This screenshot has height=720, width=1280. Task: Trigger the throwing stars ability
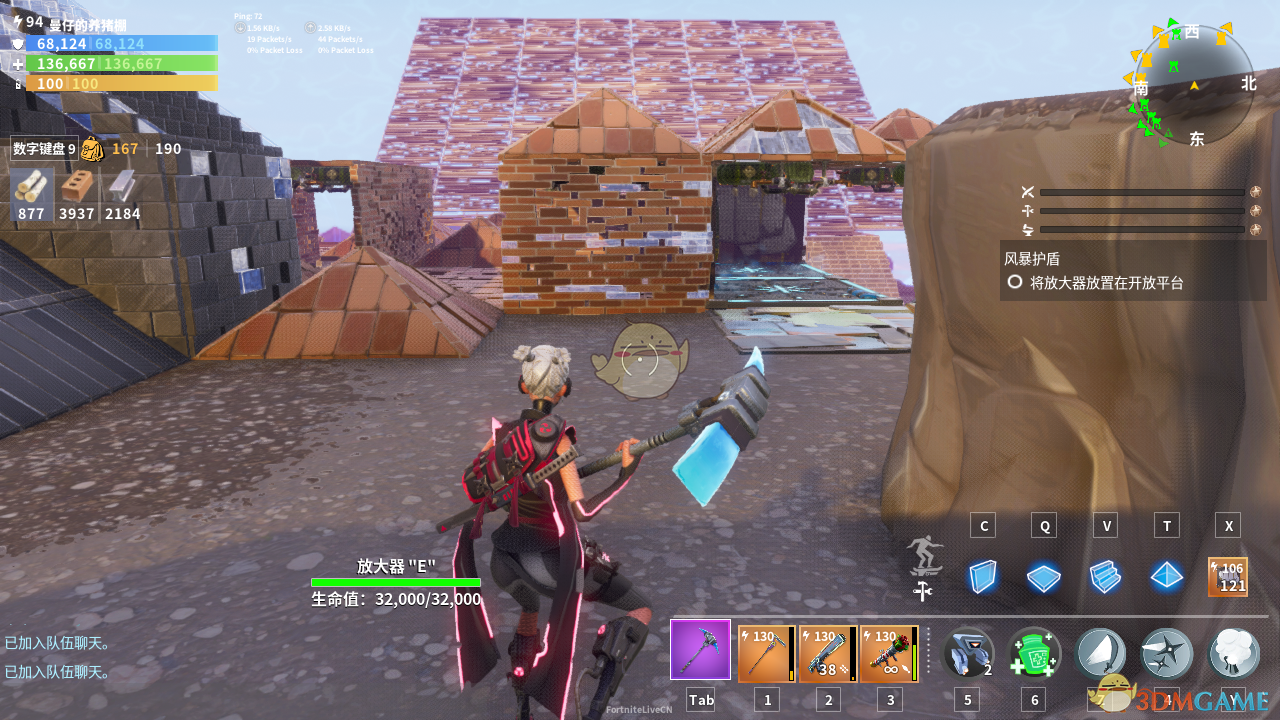coord(1166,654)
